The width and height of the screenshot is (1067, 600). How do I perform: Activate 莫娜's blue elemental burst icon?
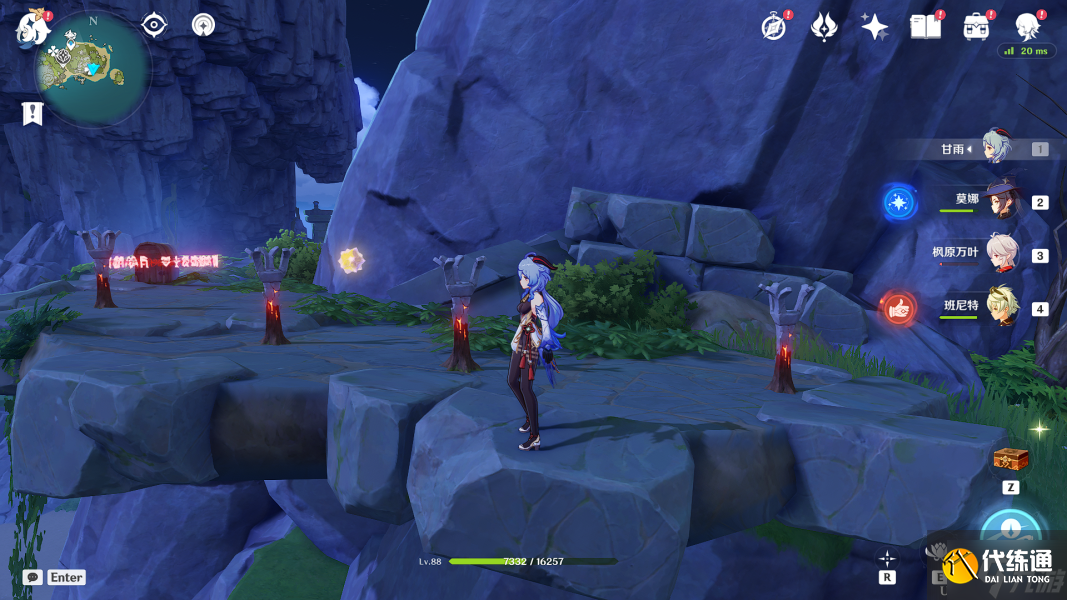[x=899, y=203]
